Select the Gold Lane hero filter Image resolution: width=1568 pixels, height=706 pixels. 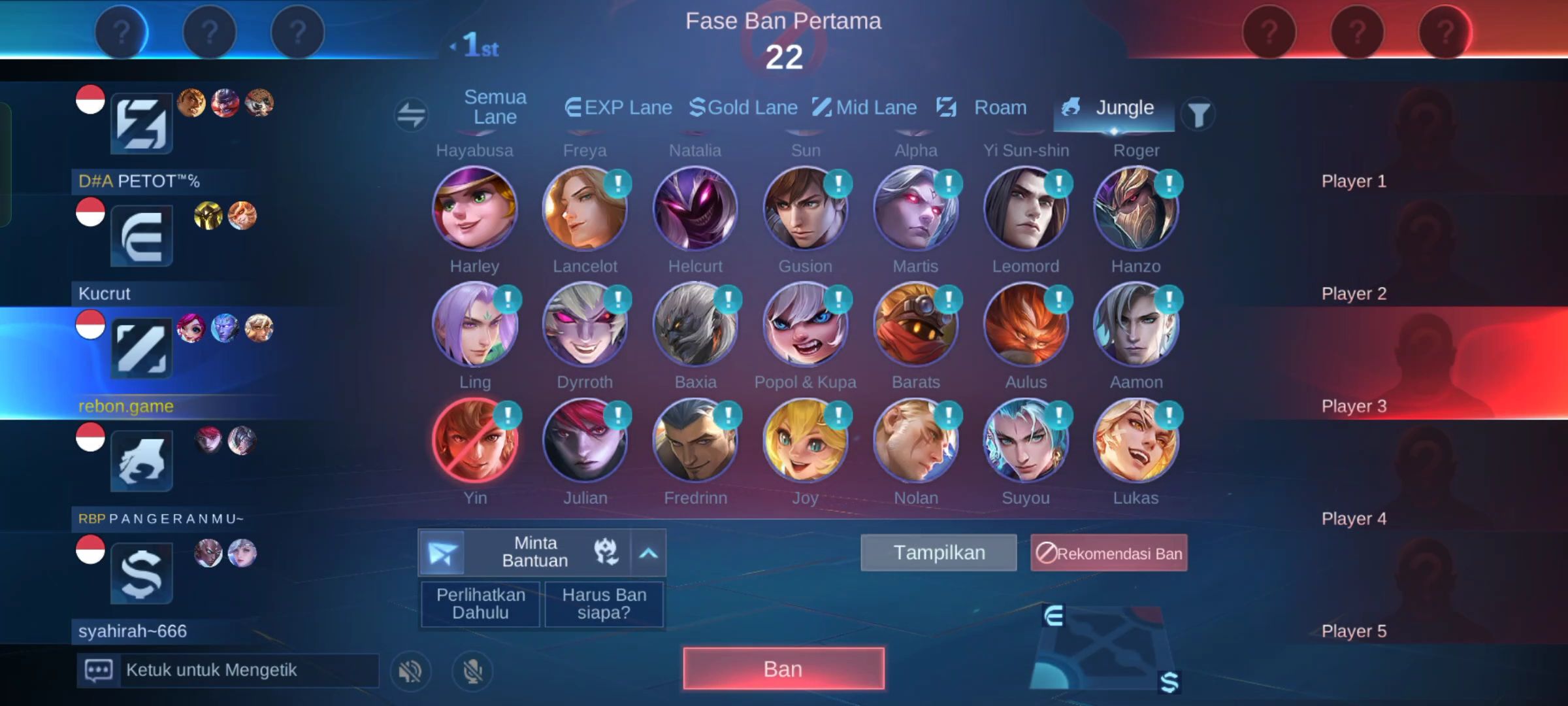point(743,107)
